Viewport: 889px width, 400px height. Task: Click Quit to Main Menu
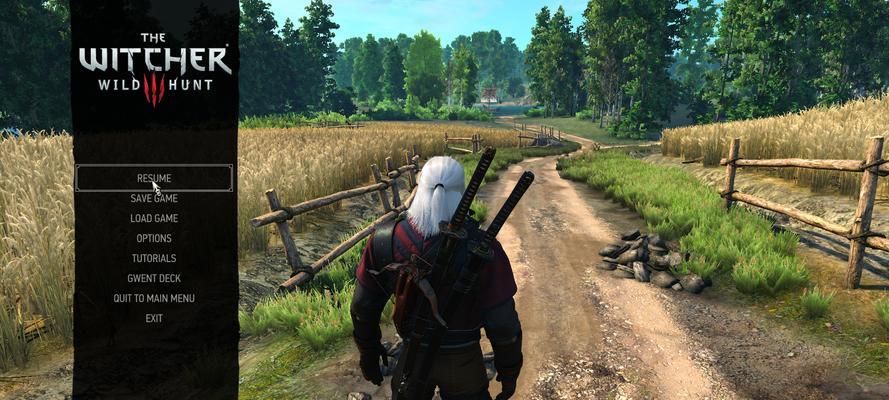[154, 298]
